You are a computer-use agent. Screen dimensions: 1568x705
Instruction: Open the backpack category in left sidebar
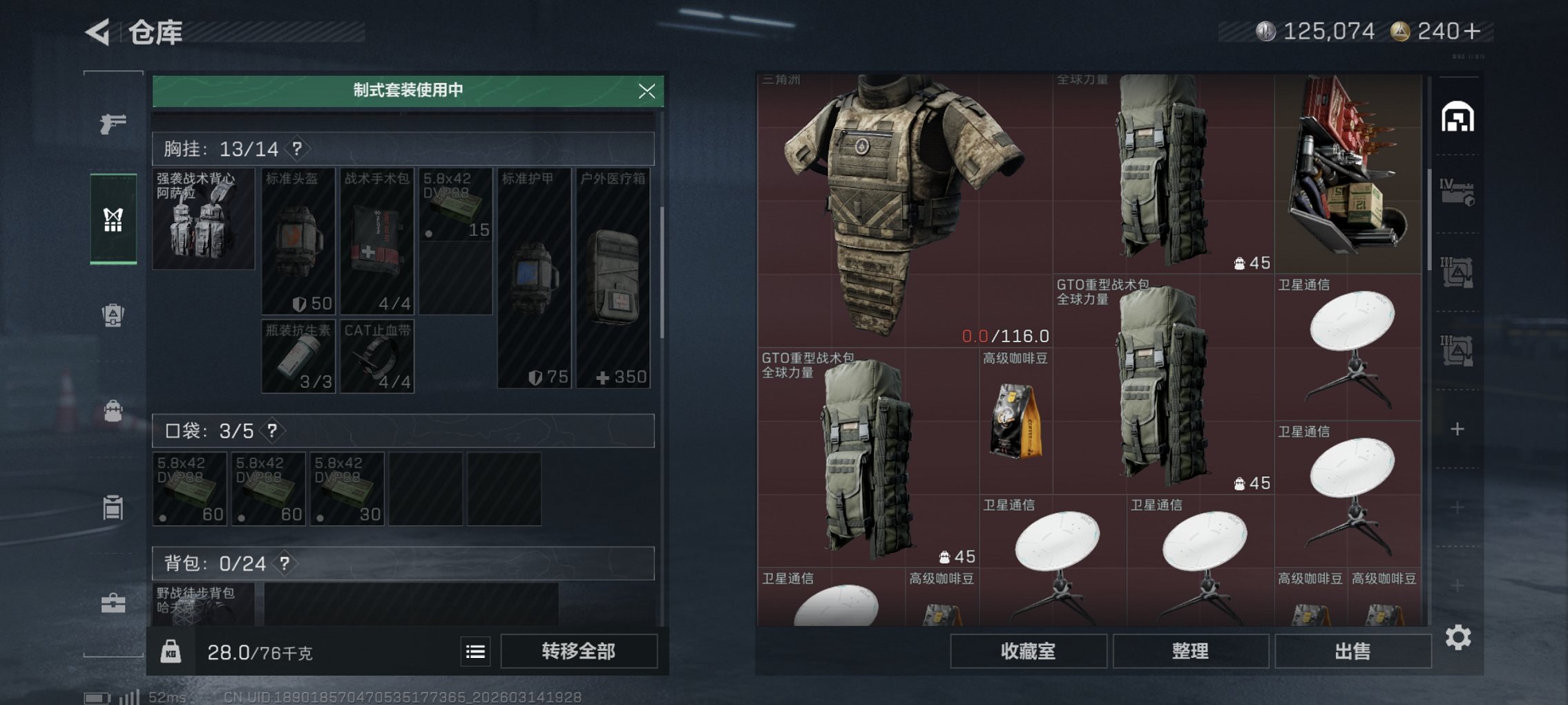[114, 411]
